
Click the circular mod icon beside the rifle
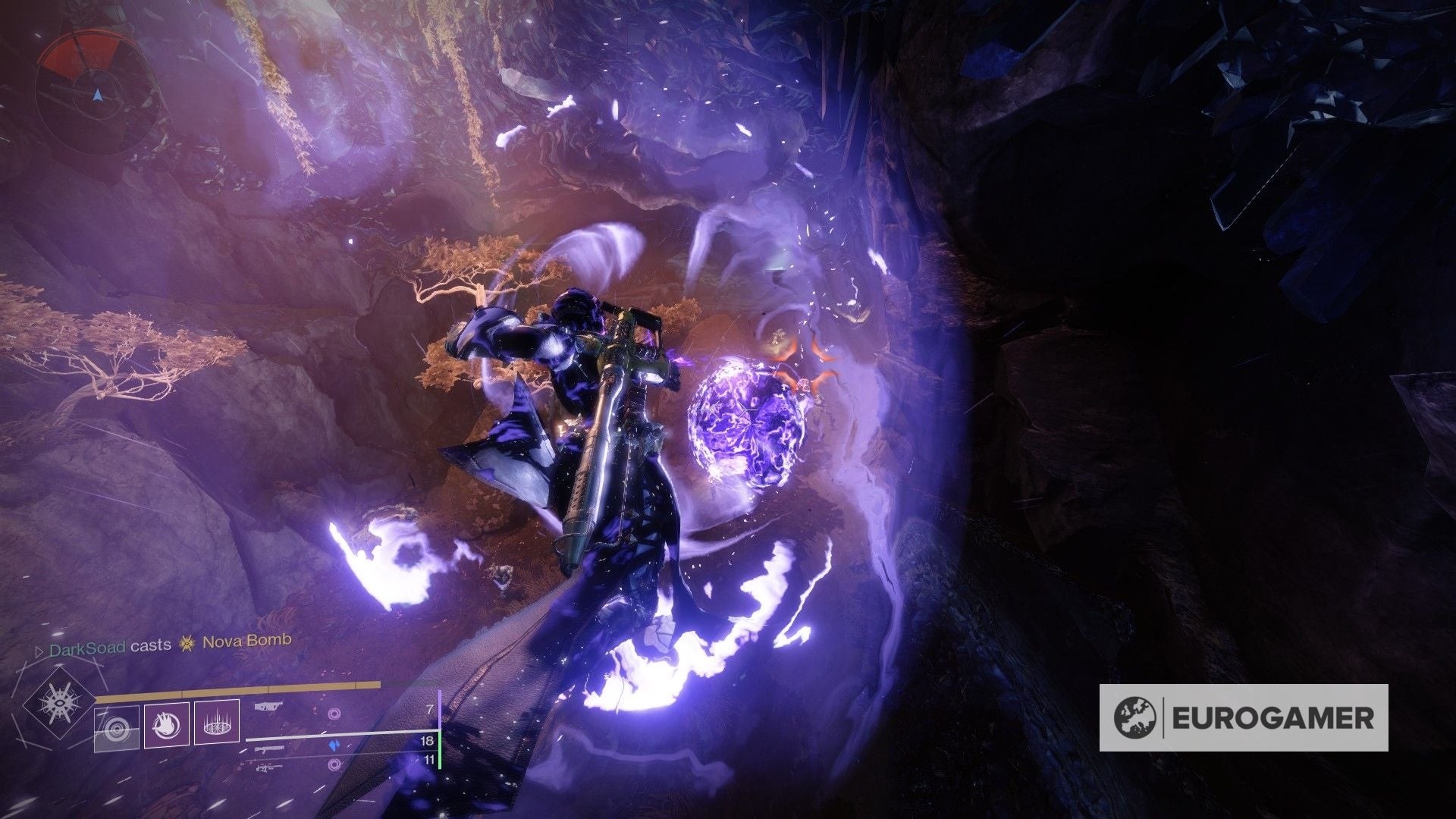(334, 714)
